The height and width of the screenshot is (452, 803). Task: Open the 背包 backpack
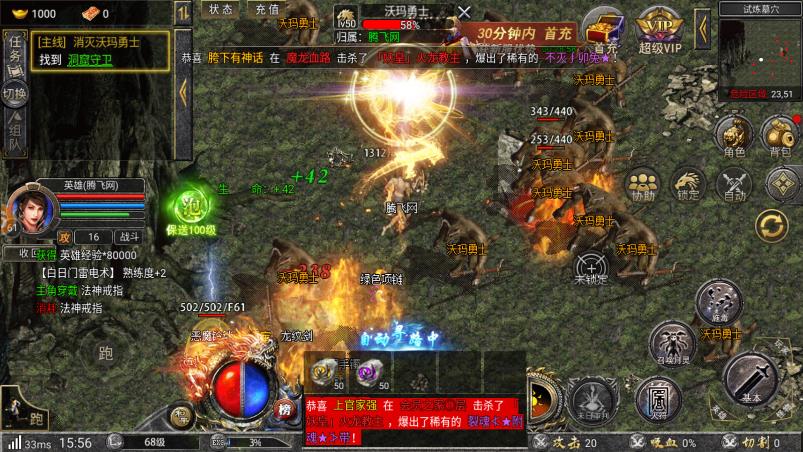click(x=778, y=135)
